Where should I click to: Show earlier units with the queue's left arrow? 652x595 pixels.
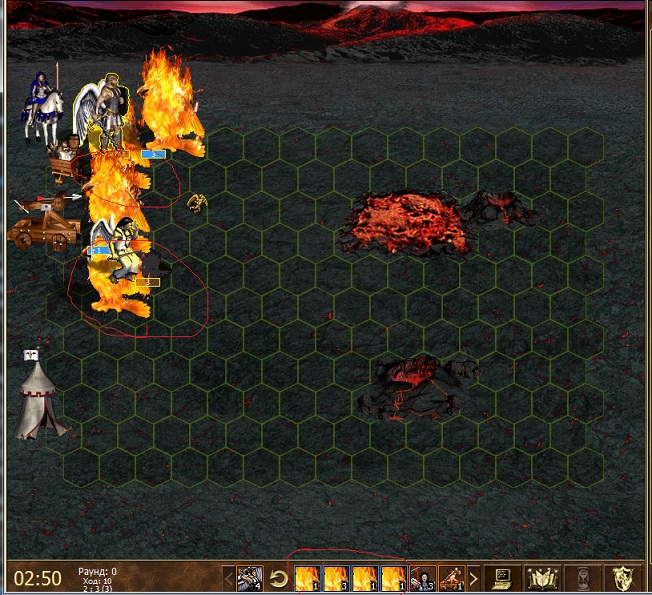[x=228, y=578]
